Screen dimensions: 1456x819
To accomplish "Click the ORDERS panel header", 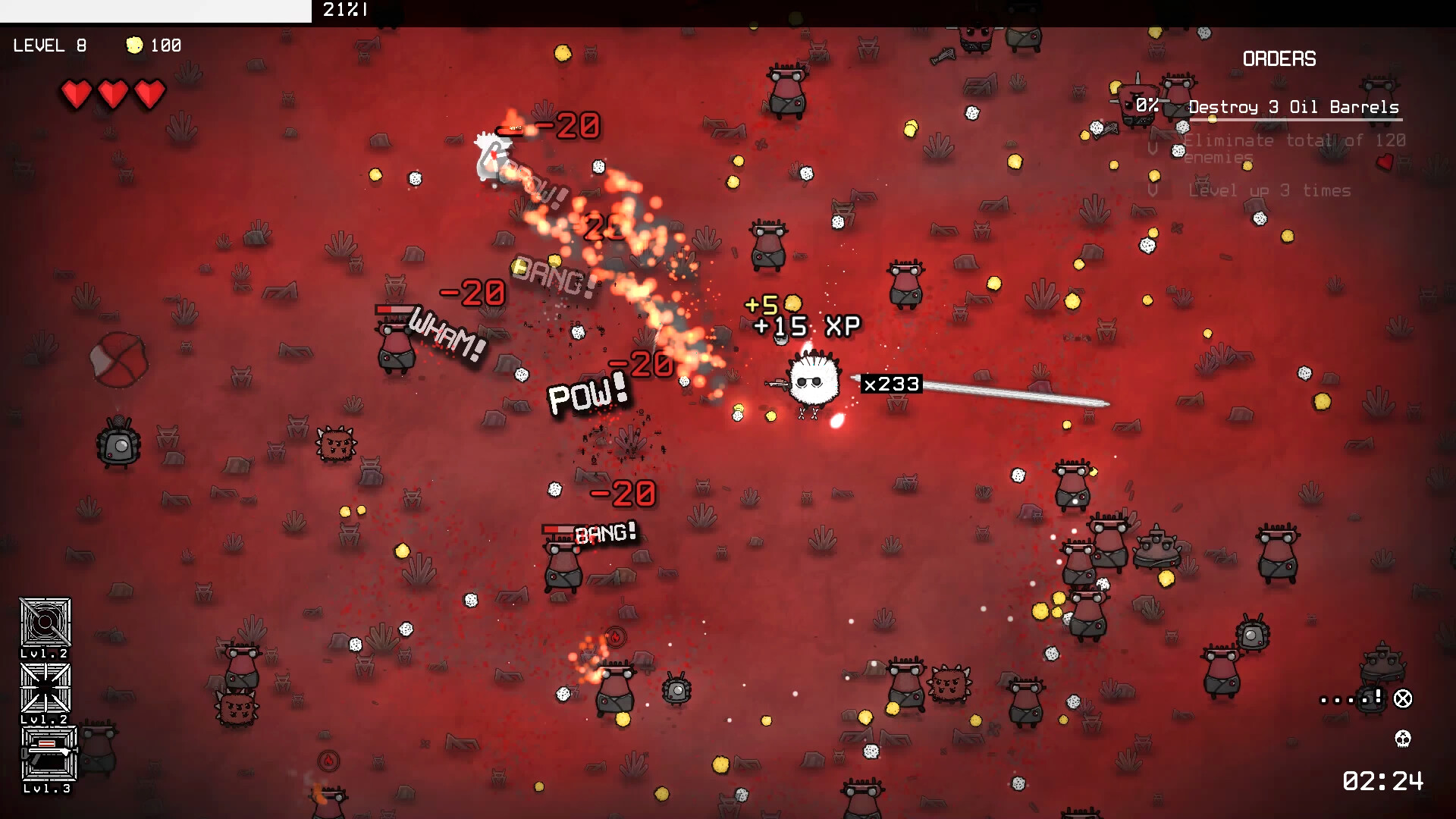I will pos(1279,59).
